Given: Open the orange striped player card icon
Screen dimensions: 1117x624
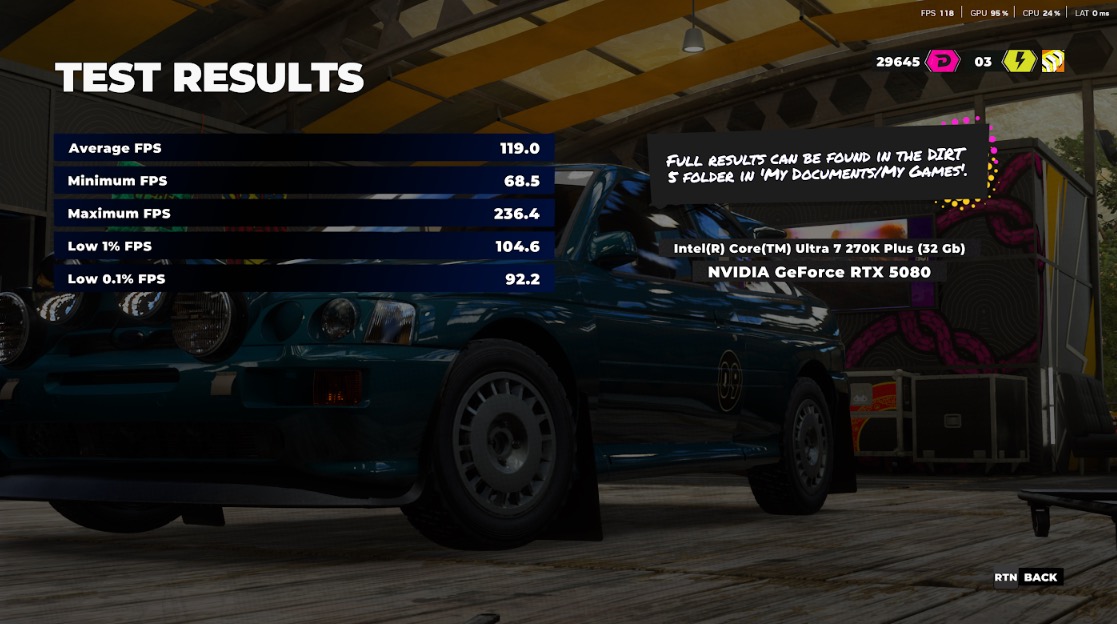Looking at the screenshot, I should click(1053, 62).
